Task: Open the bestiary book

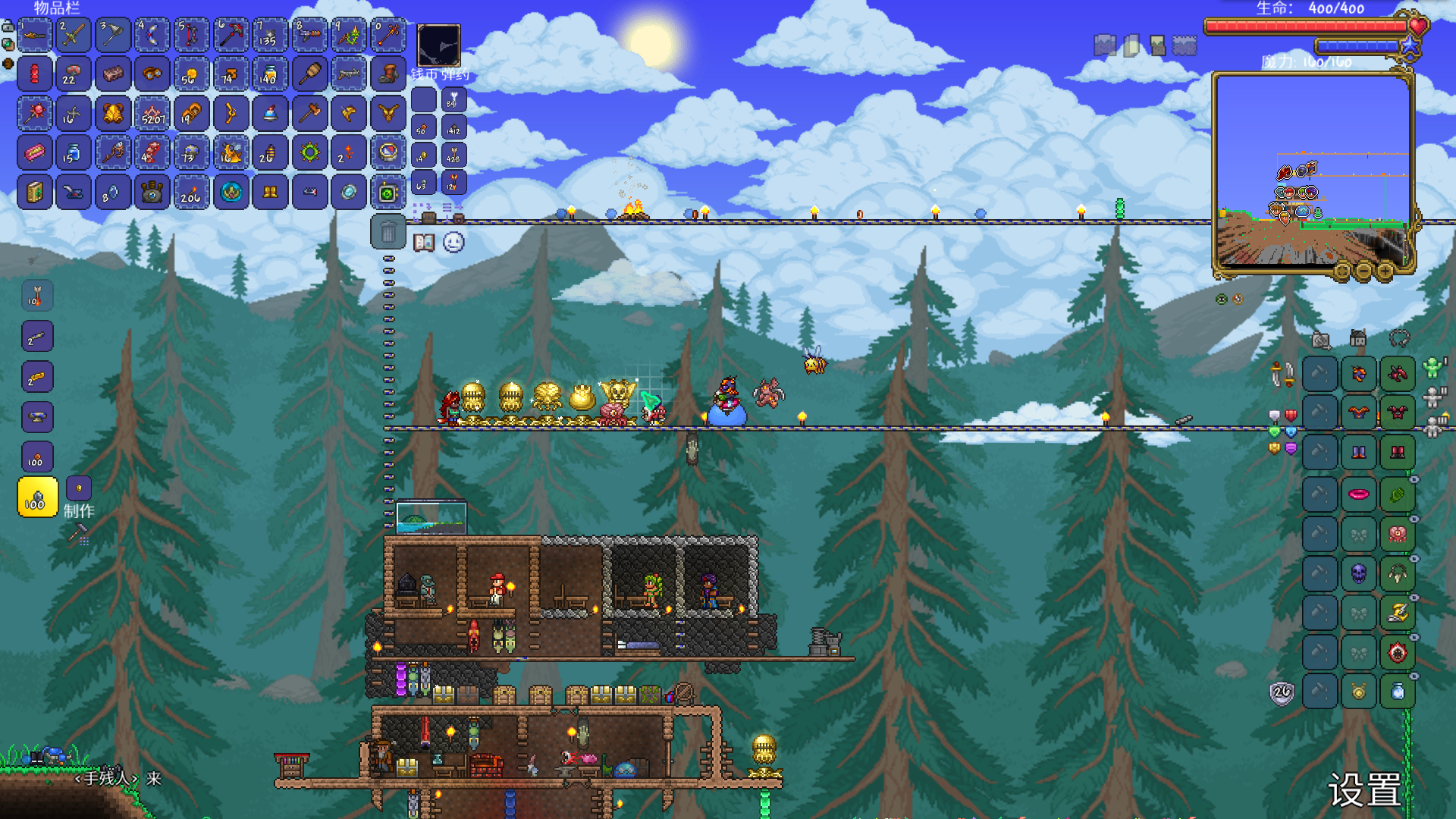Action: (x=424, y=243)
